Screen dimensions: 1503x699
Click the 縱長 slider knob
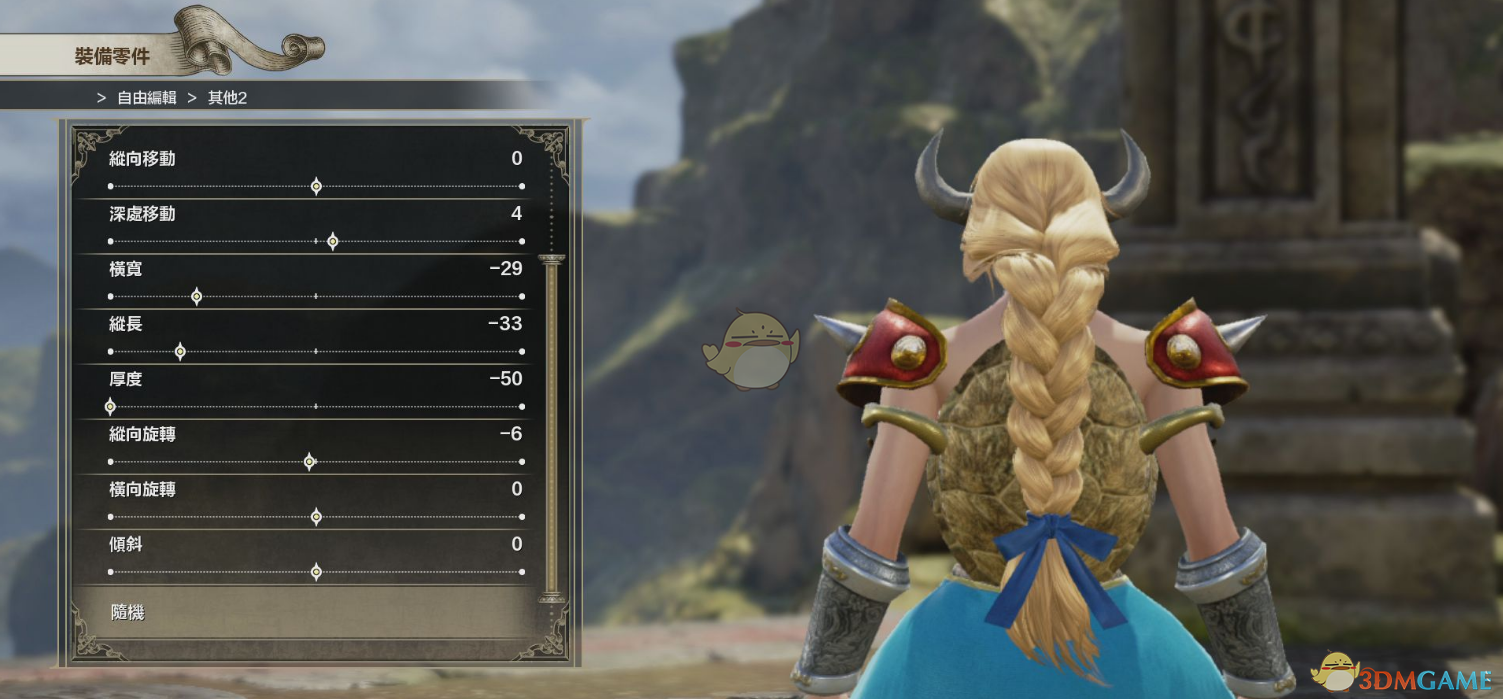[180, 351]
